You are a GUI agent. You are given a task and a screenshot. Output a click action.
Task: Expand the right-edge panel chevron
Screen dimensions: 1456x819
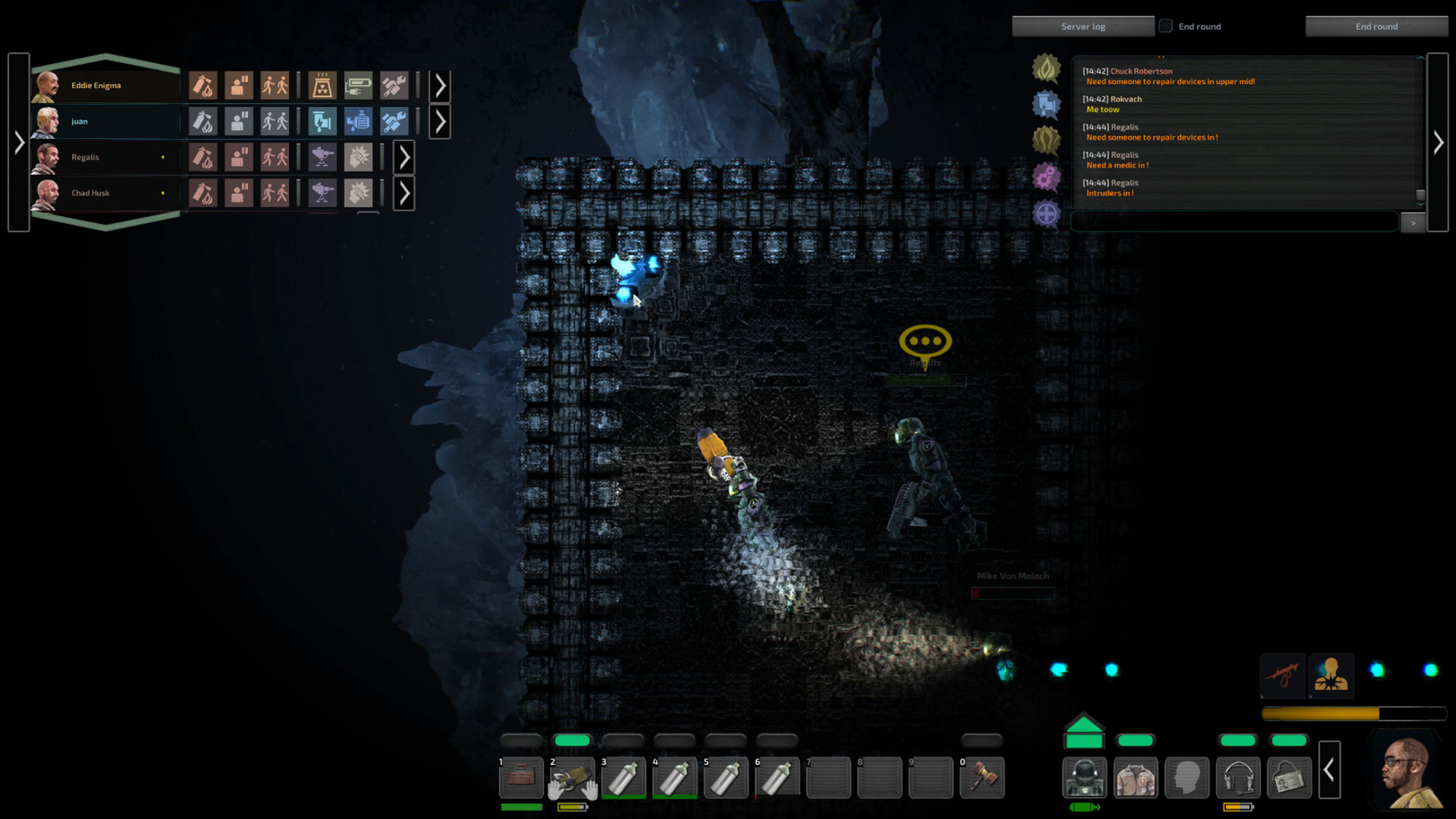(x=1439, y=142)
